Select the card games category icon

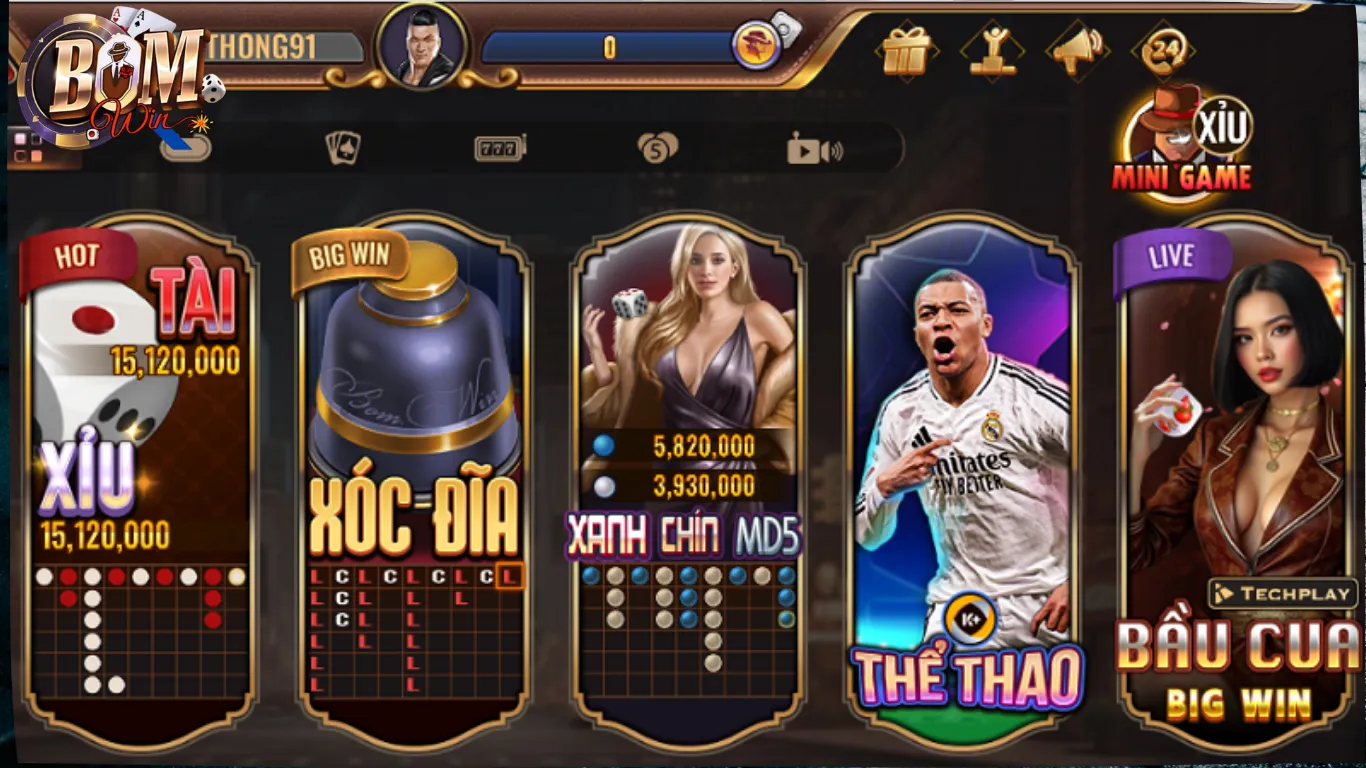pyautogui.click(x=342, y=148)
